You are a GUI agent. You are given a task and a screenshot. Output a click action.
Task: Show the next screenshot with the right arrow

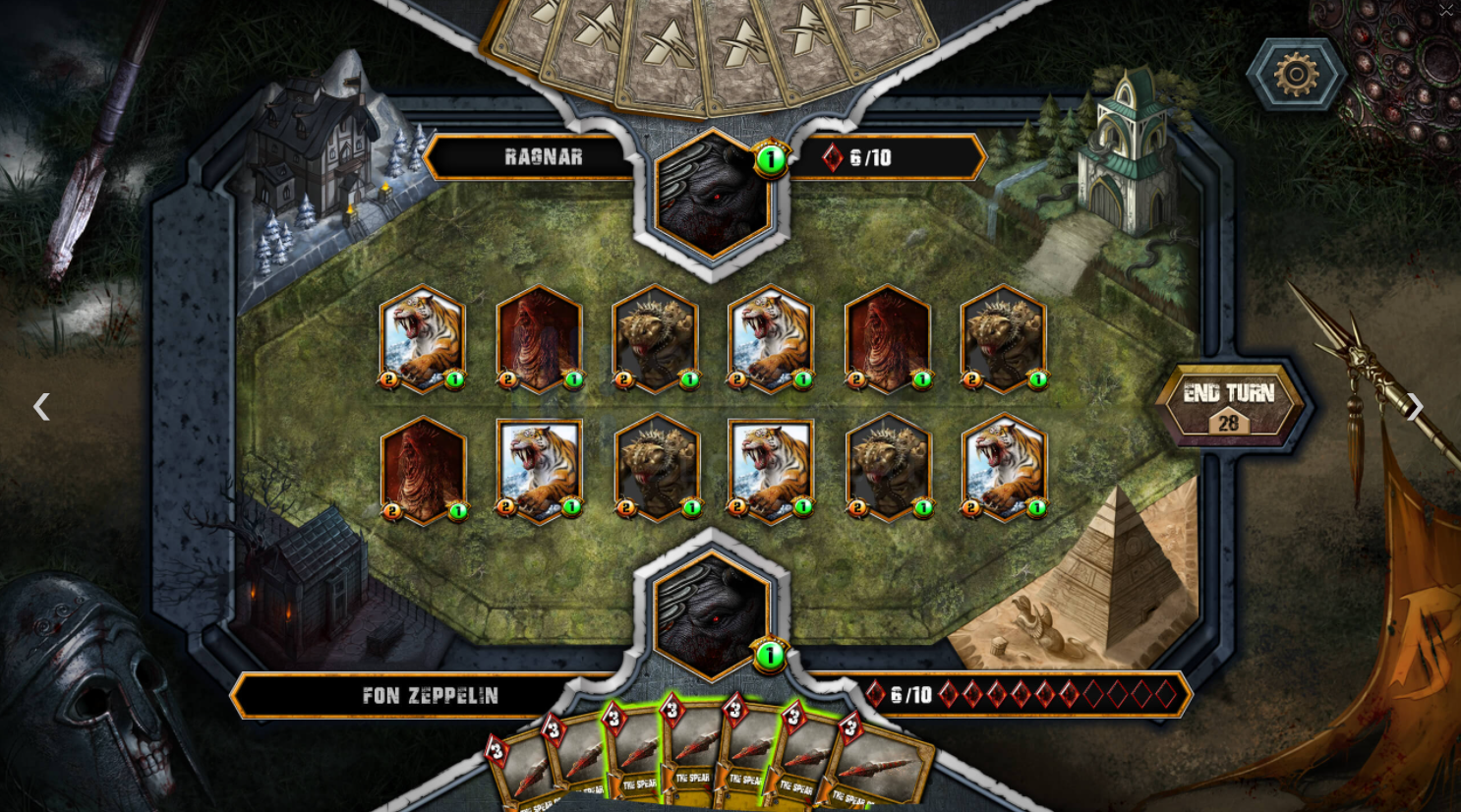pyautogui.click(x=1414, y=407)
